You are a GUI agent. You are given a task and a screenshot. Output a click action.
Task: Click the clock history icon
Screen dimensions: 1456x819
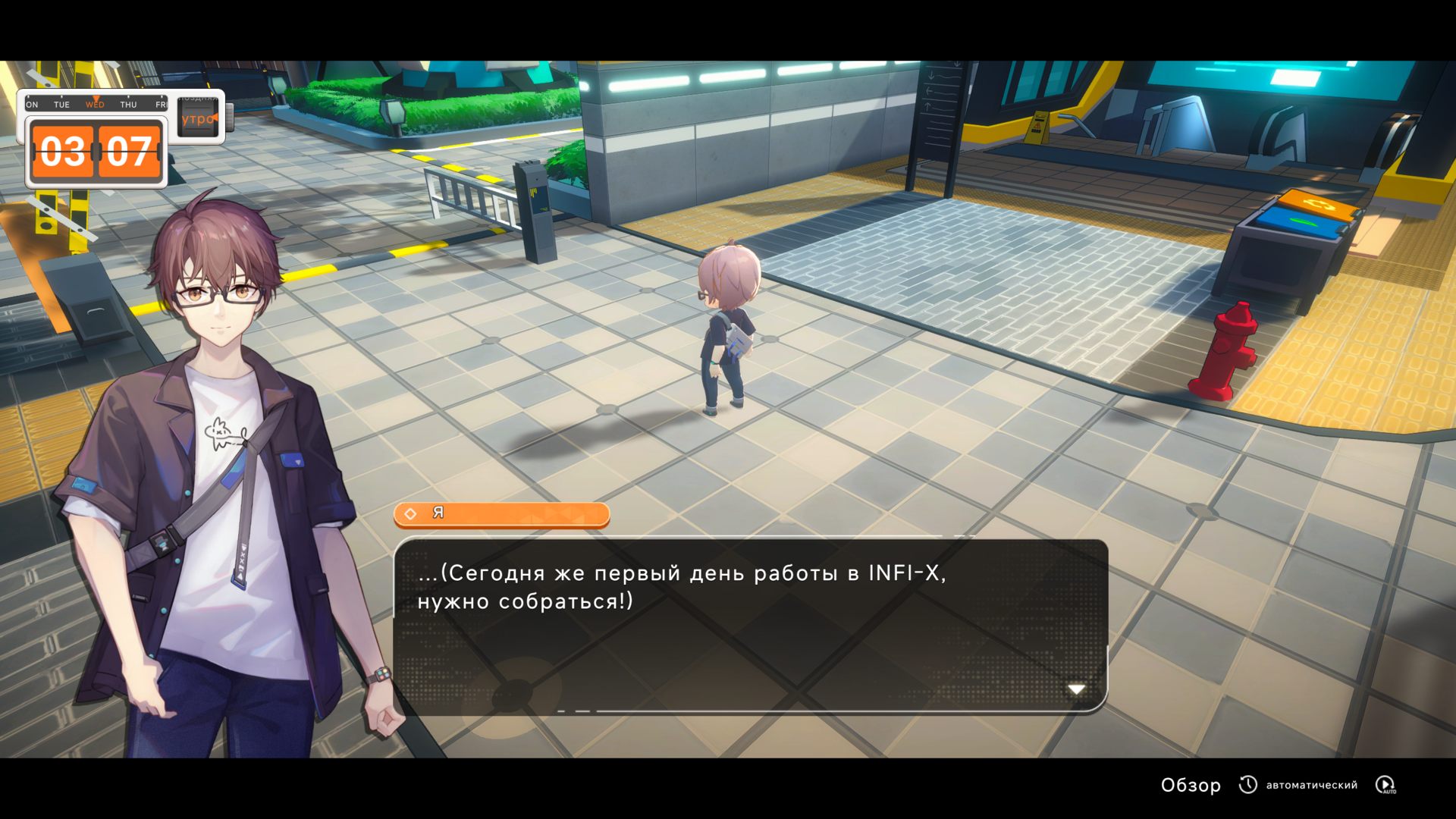1247,785
